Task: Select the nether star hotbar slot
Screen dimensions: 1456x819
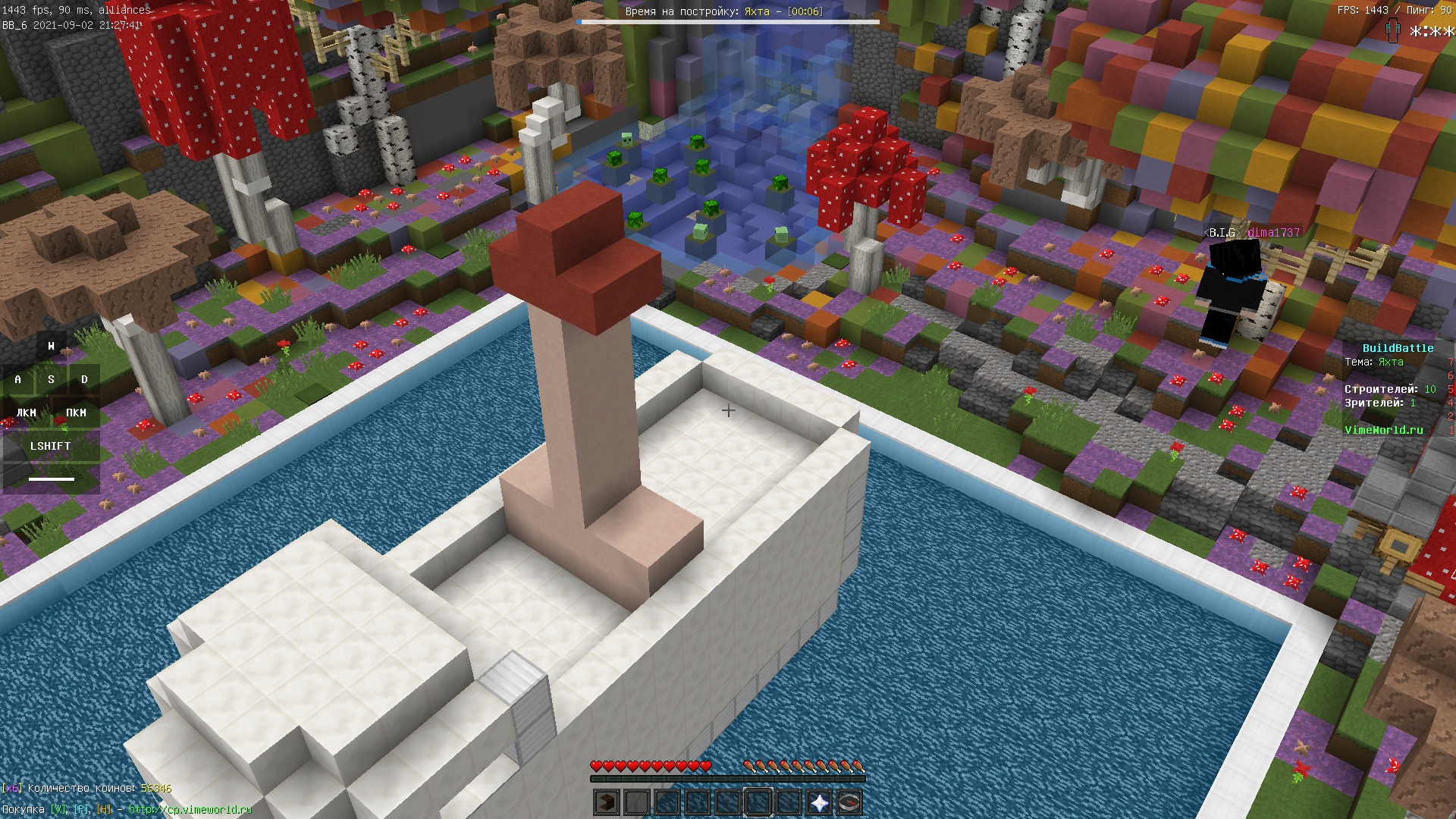Action: click(x=819, y=802)
